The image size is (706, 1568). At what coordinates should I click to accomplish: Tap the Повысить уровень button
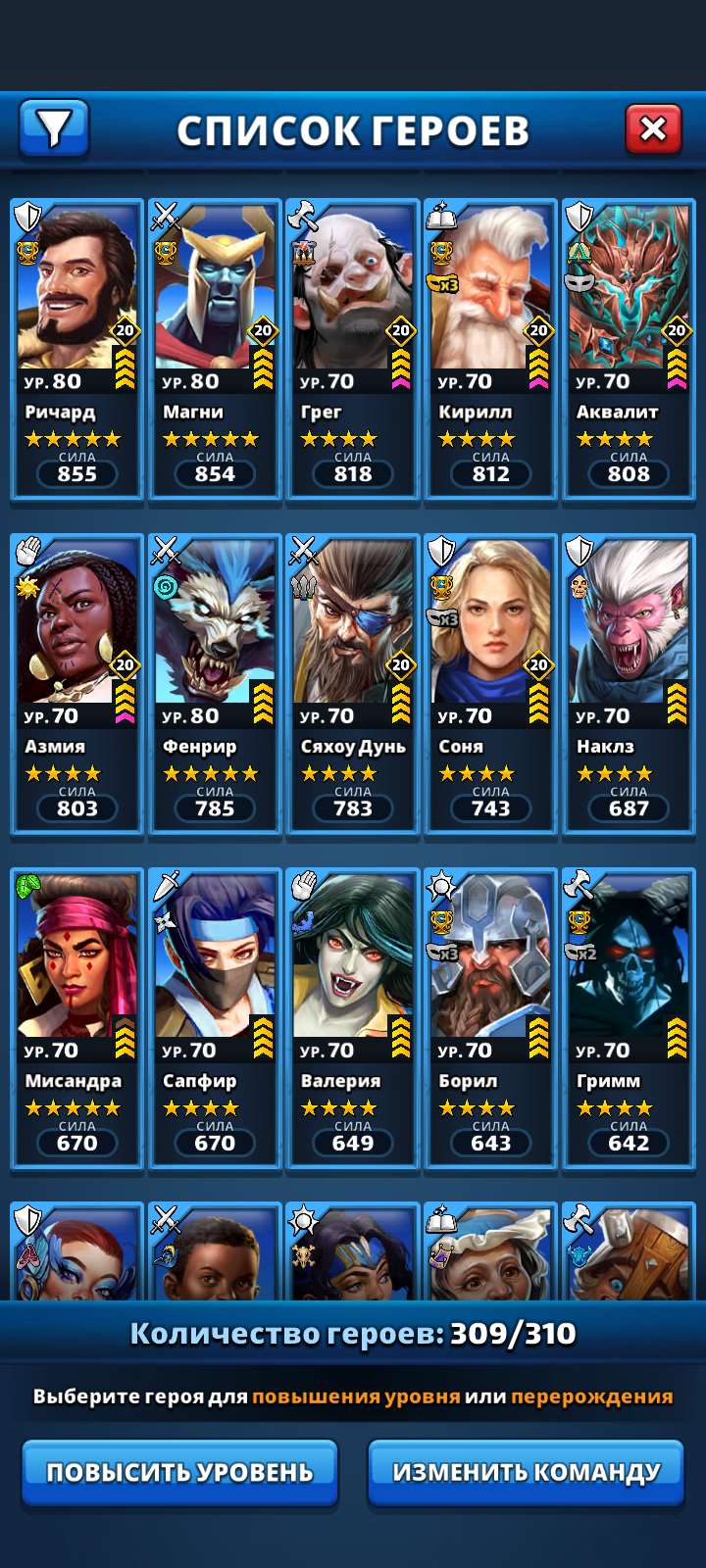click(180, 1471)
